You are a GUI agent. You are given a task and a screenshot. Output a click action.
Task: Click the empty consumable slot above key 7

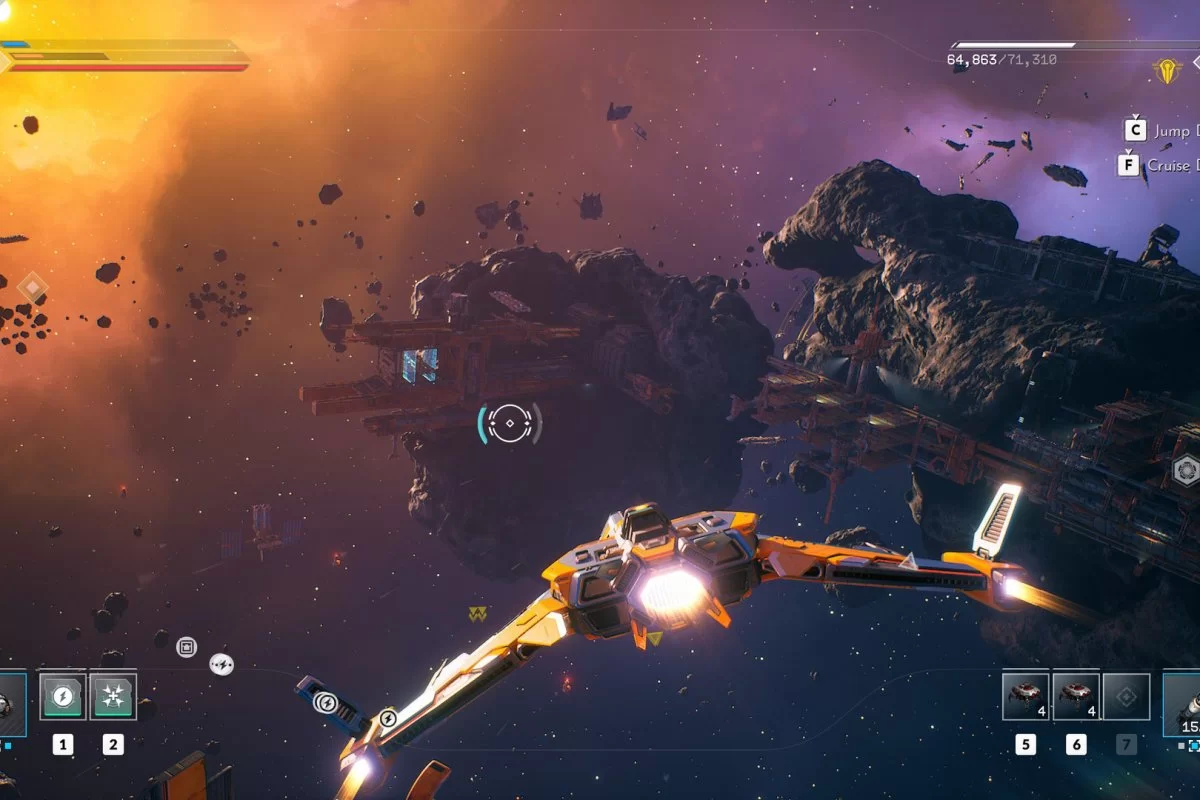click(x=1127, y=696)
